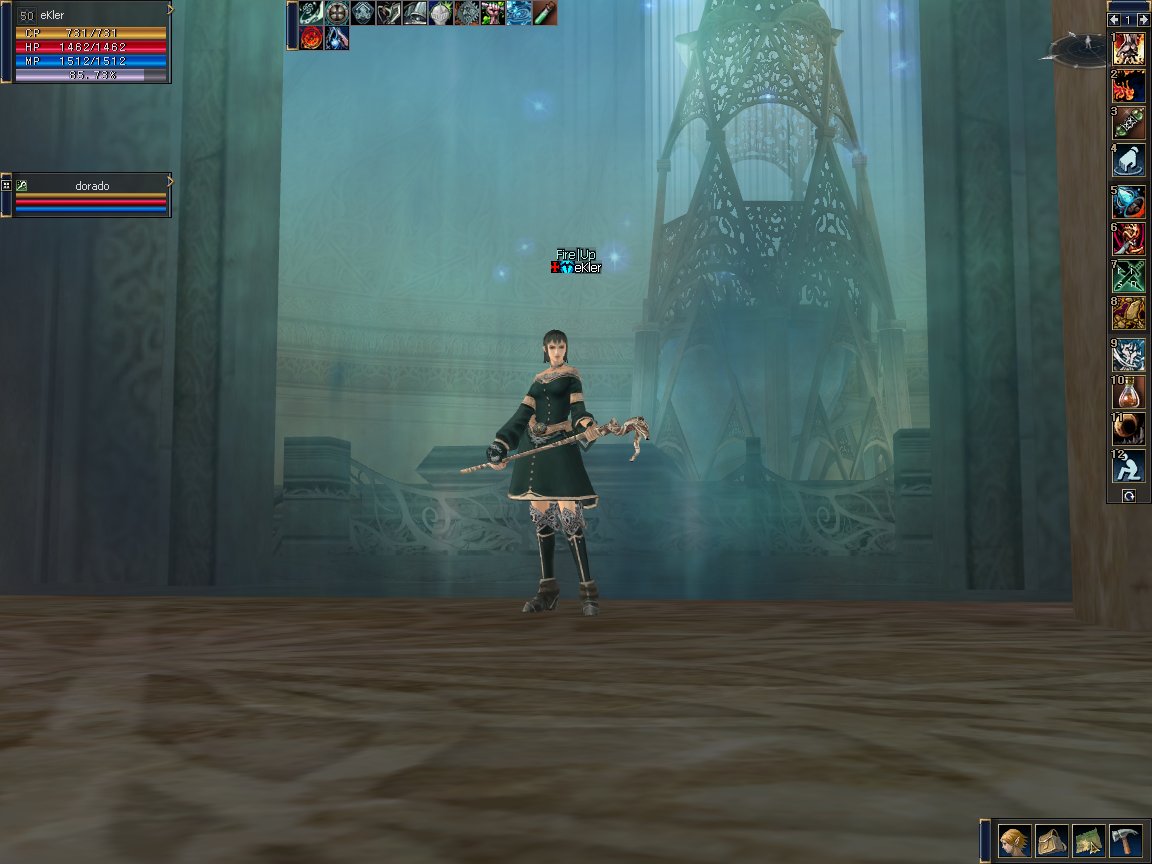This screenshot has height=864, width=1152.
Task: Use the skill in hotbar slot 1
Action: click(1129, 49)
